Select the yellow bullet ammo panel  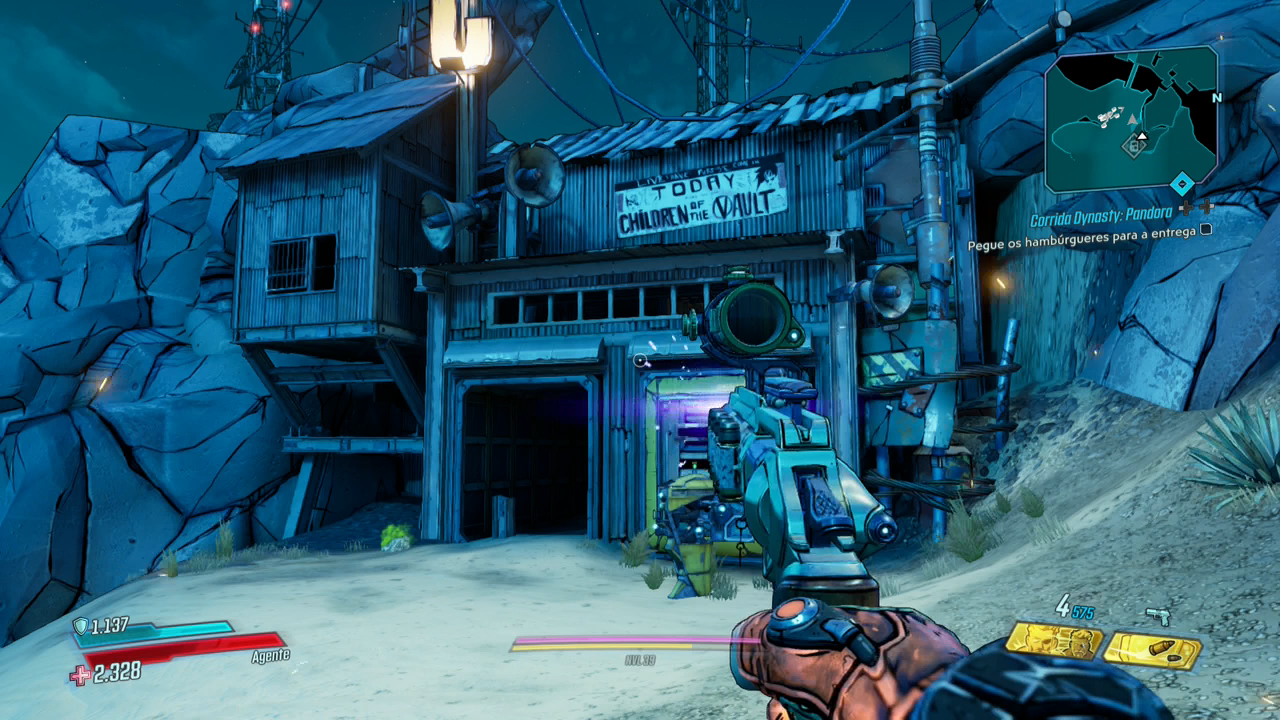[1152, 651]
